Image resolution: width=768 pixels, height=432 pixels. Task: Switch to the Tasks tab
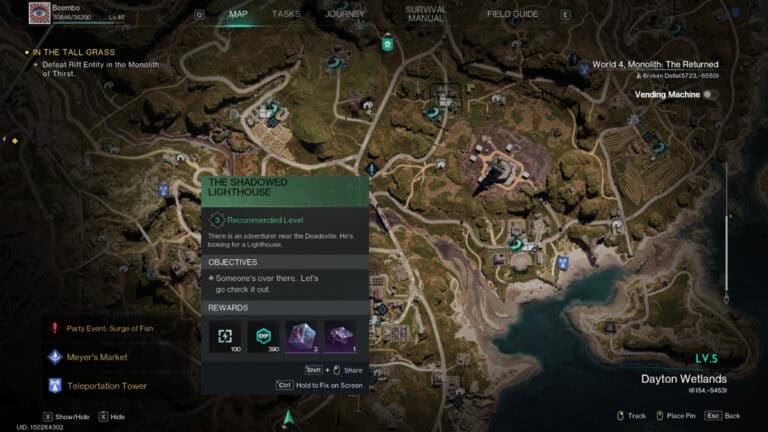[286, 14]
